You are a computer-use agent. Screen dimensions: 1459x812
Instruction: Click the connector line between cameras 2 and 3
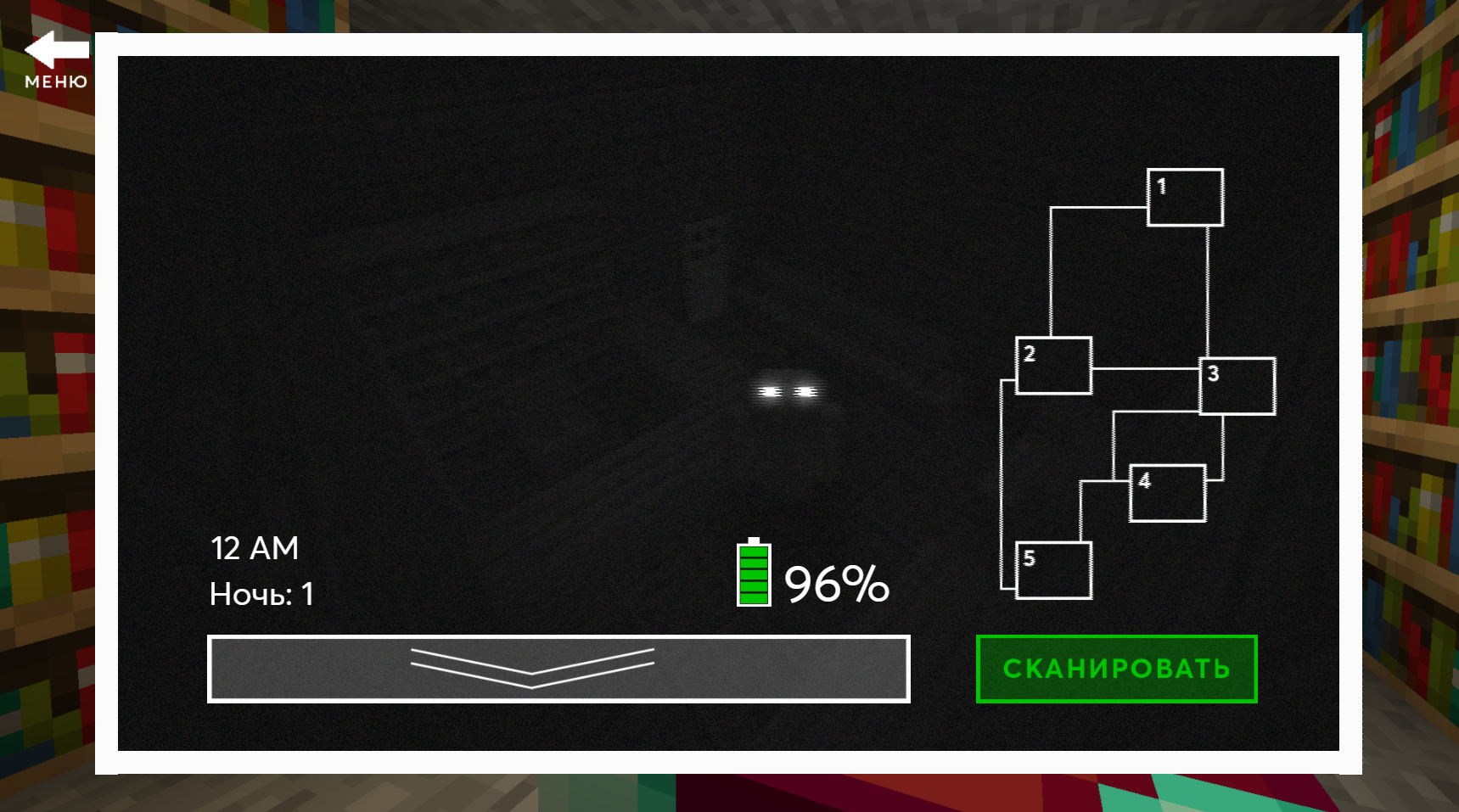[x=1146, y=371]
